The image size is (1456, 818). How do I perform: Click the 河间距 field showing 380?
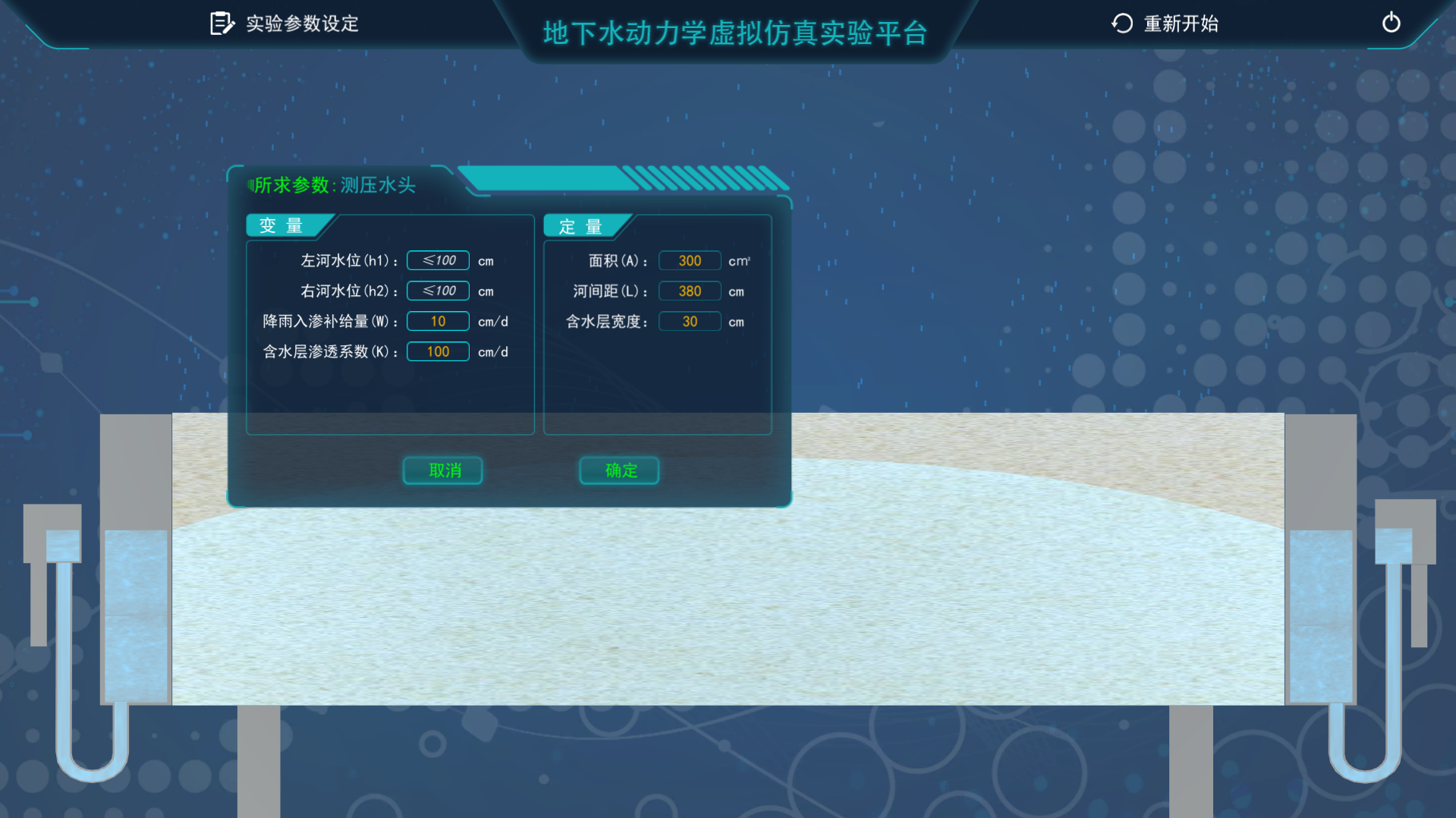tap(689, 291)
